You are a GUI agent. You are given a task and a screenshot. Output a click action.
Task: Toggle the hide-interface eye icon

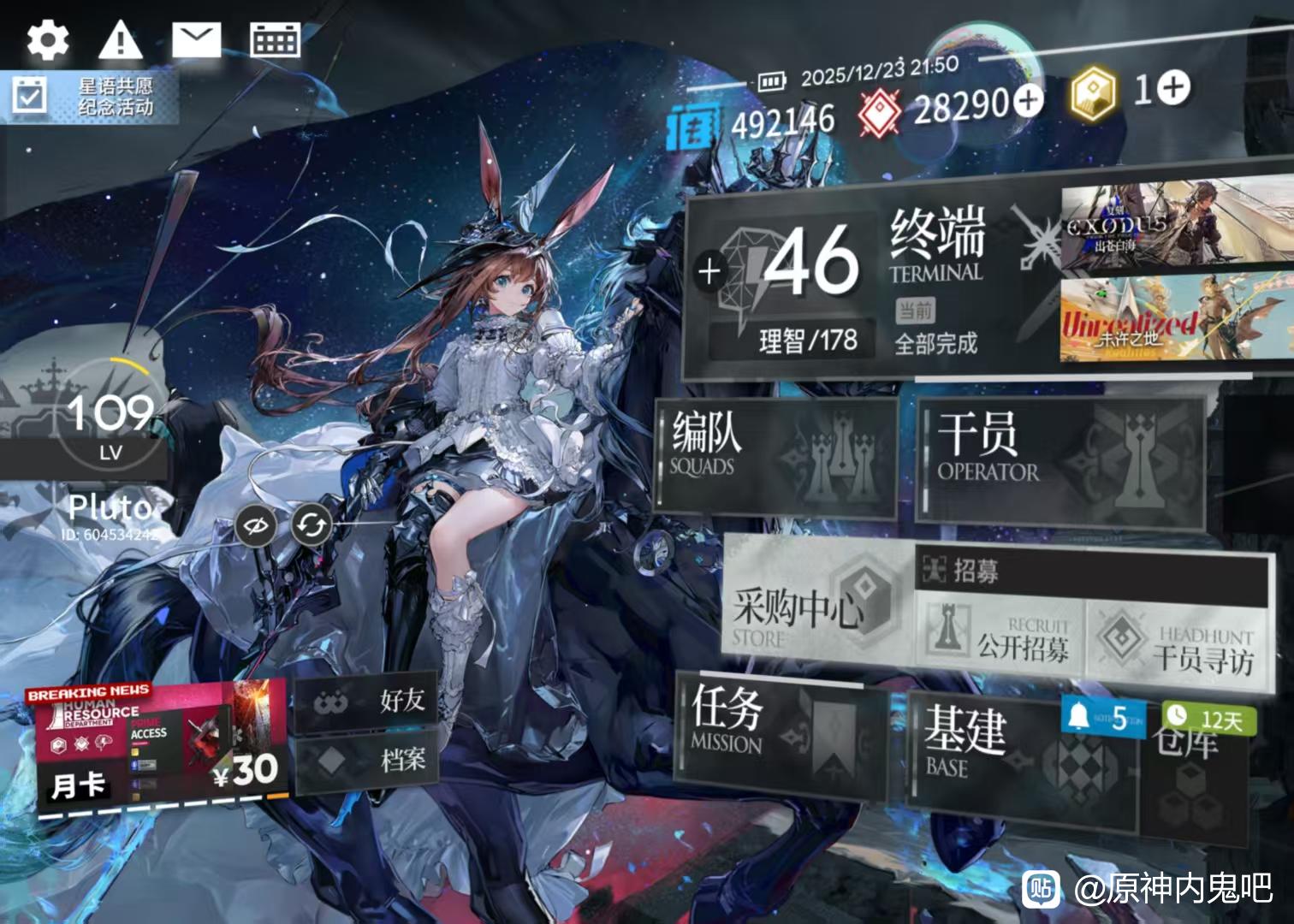(x=256, y=524)
